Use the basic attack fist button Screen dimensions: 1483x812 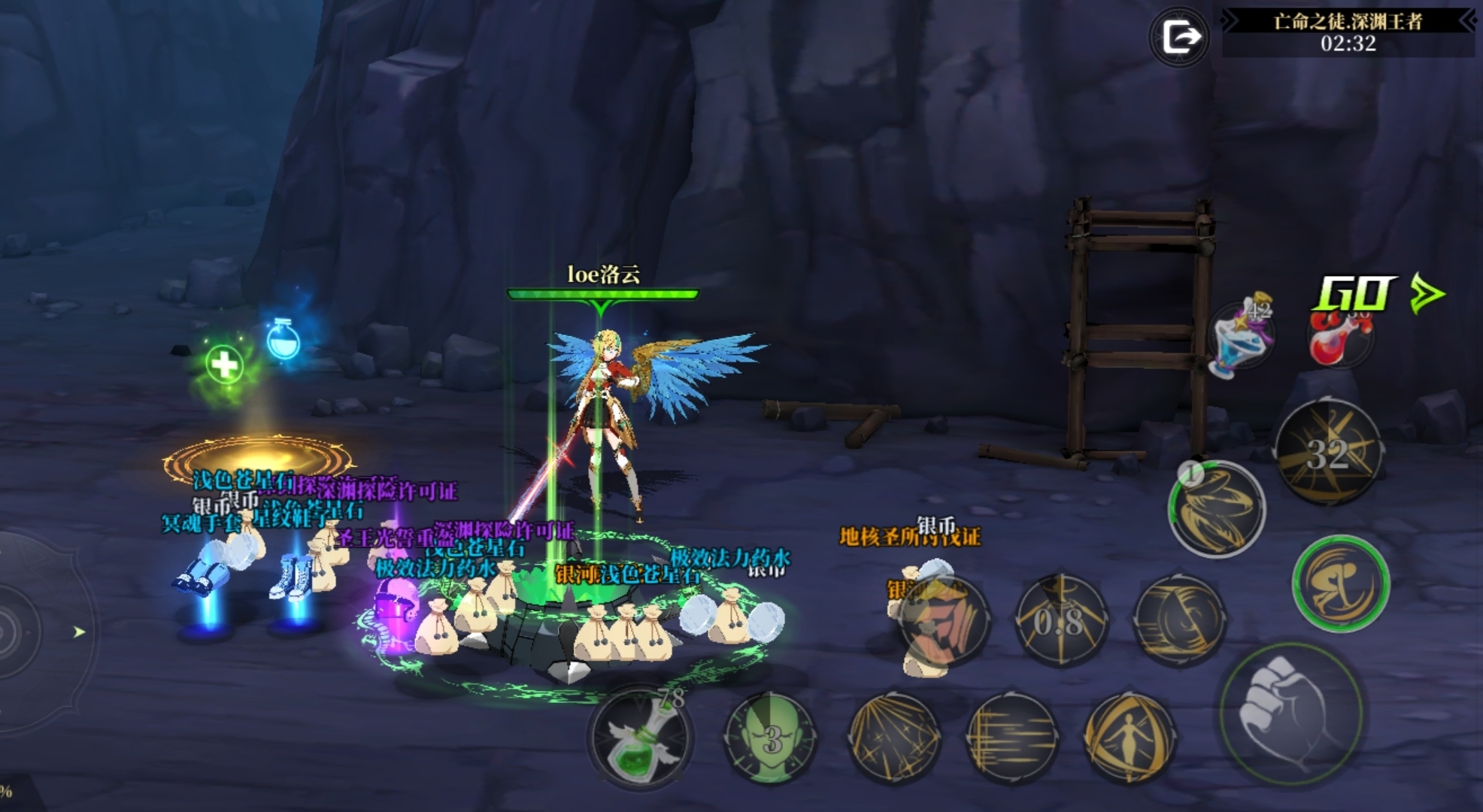[x=1290, y=712]
